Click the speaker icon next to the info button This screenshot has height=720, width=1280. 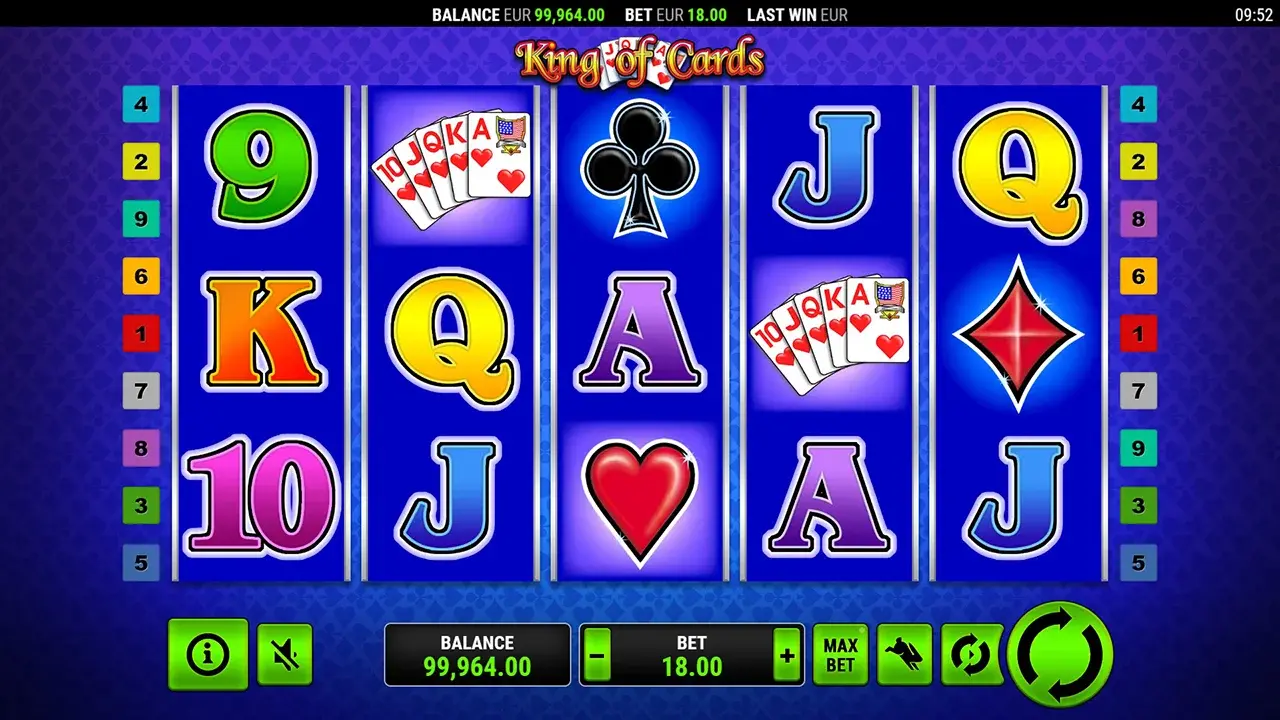[284, 655]
